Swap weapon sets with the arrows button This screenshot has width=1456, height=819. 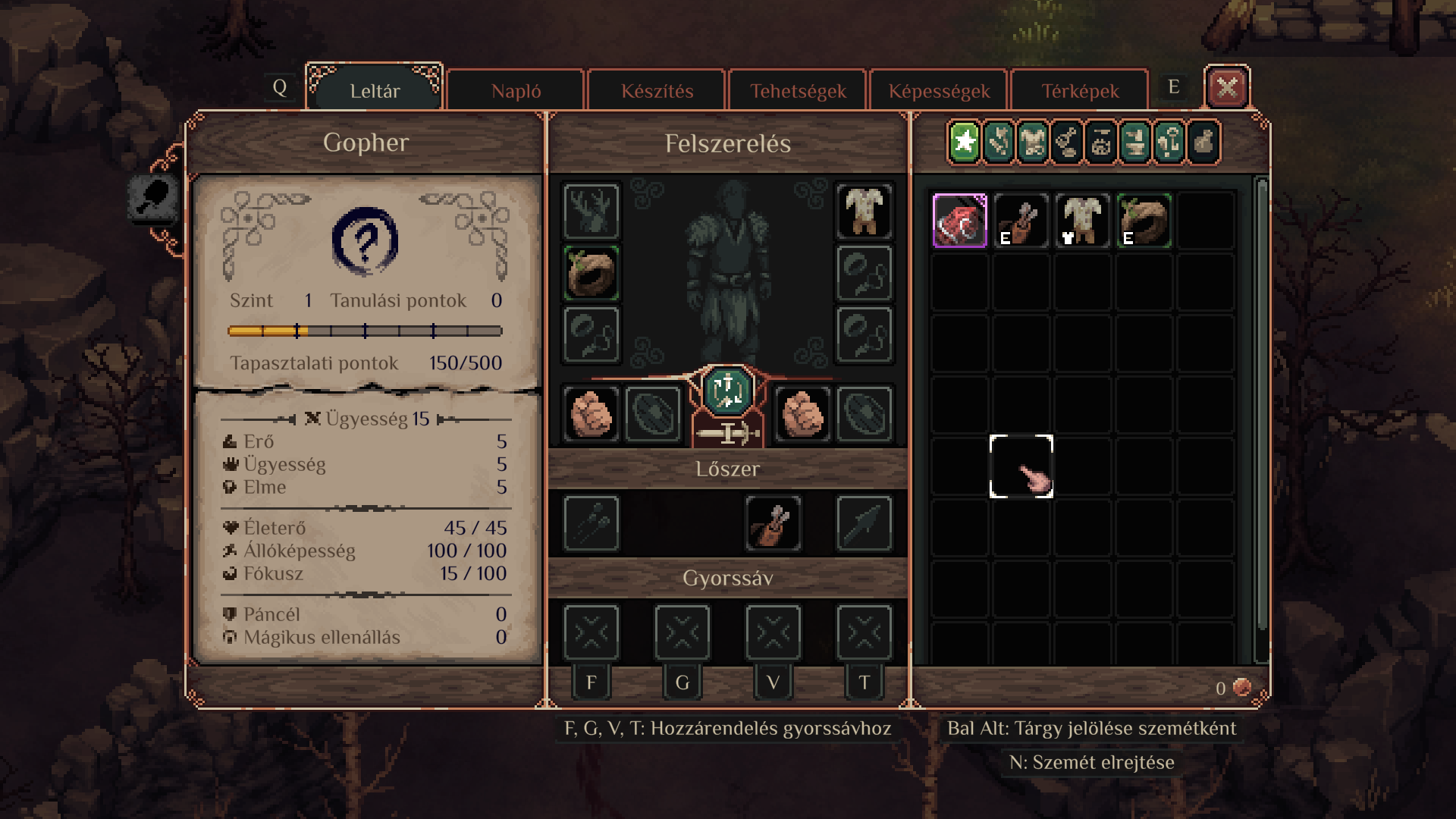(727, 391)
